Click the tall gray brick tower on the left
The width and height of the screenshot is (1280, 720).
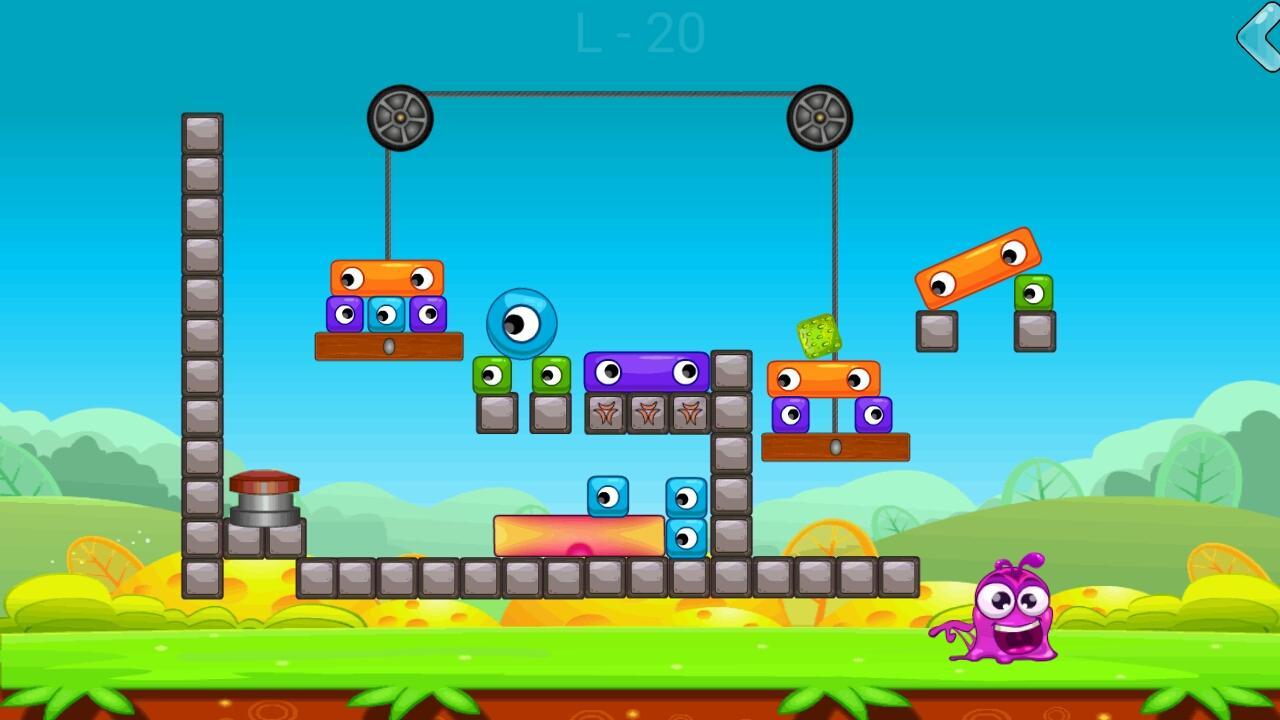pyautogui.click(x=200, y=350)
